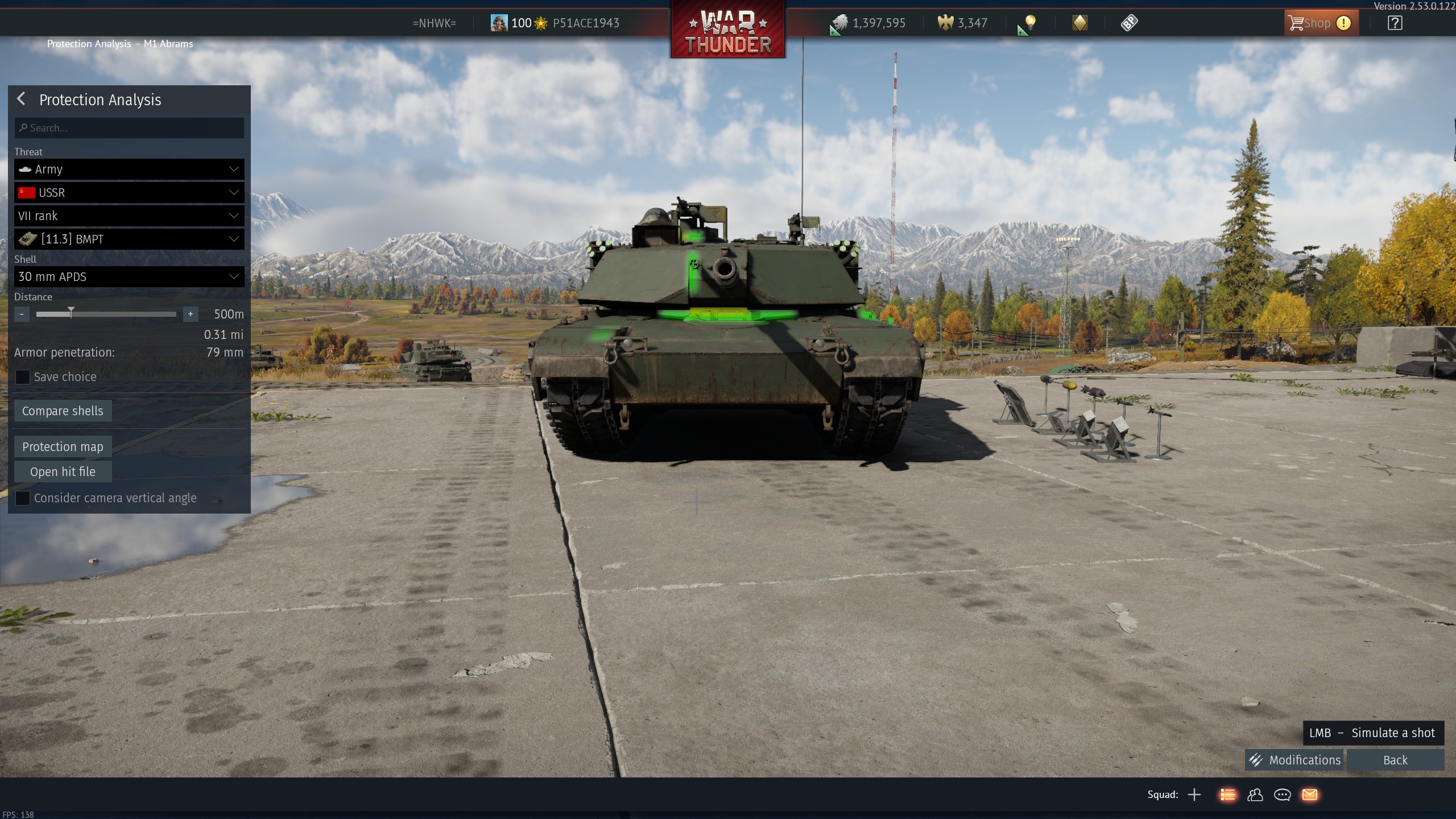
Task: Open the USSR nation dropdown
Action: (129, 193)
